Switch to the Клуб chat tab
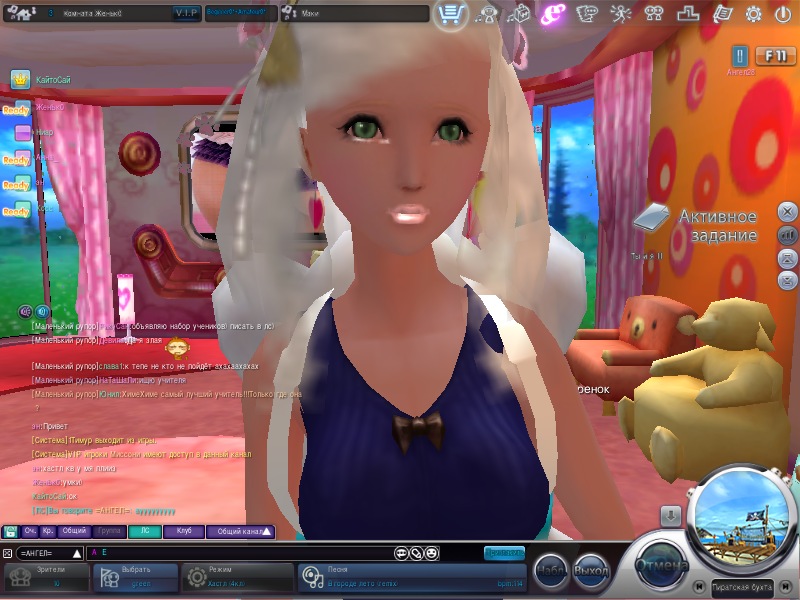 [184, 532]
